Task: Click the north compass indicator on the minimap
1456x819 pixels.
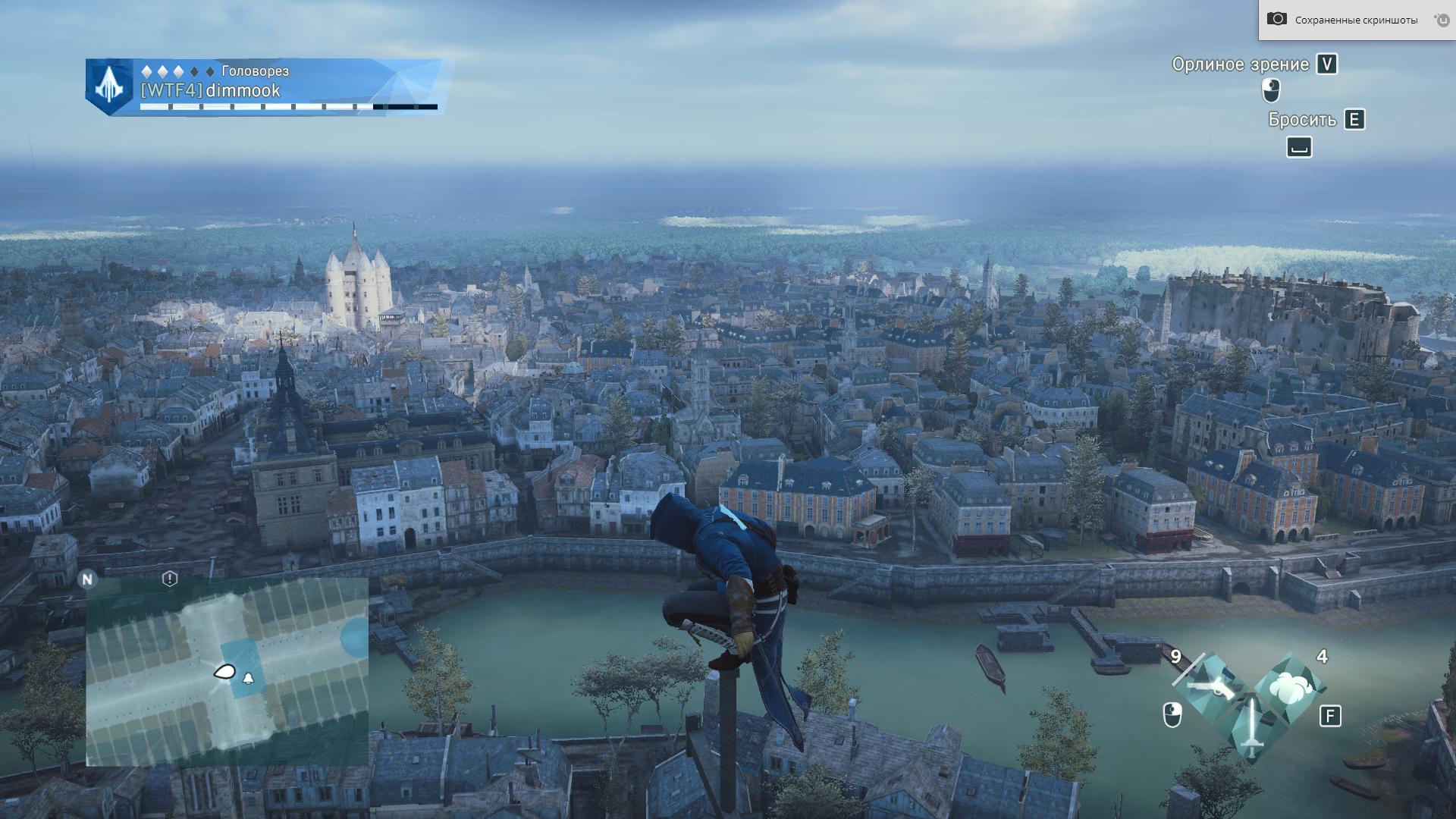Action: [87, 579]
